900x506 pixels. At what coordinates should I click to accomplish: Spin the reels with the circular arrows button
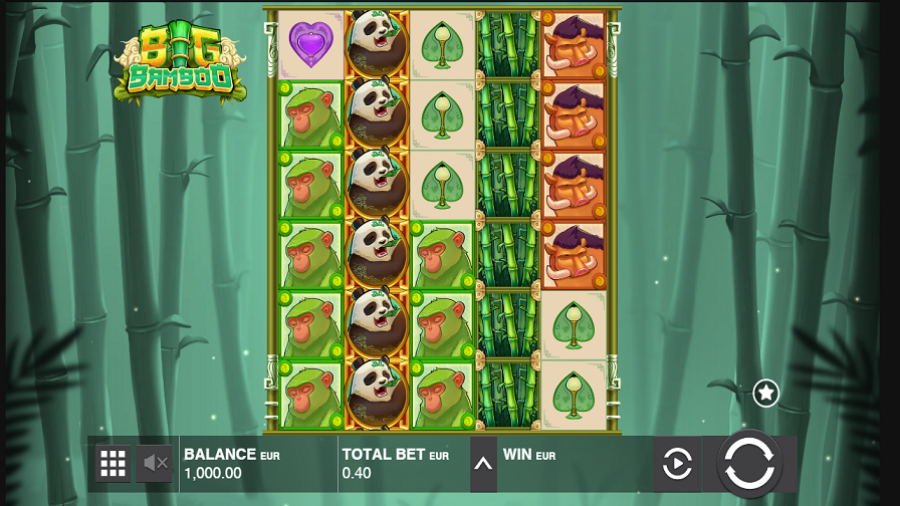coord(749,464)
